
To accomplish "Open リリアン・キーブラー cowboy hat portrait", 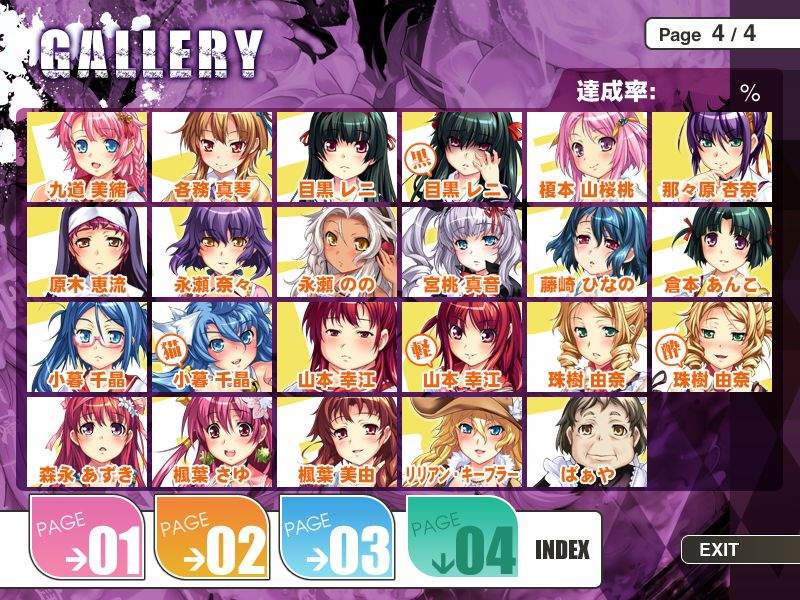I will (462, 441).
